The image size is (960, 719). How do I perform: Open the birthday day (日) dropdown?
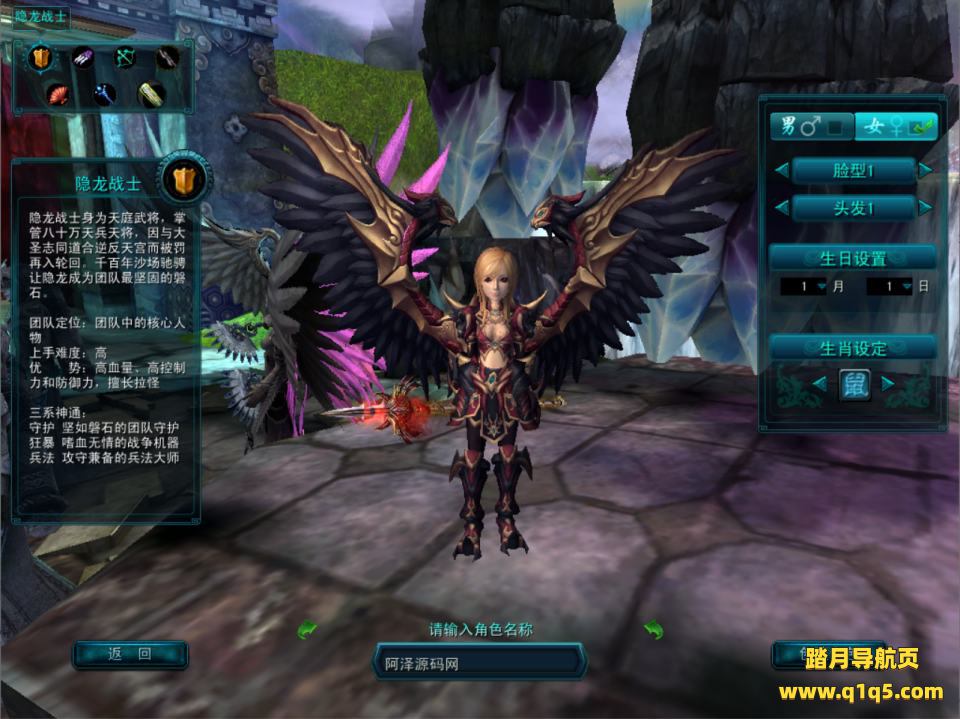point(907,287)
